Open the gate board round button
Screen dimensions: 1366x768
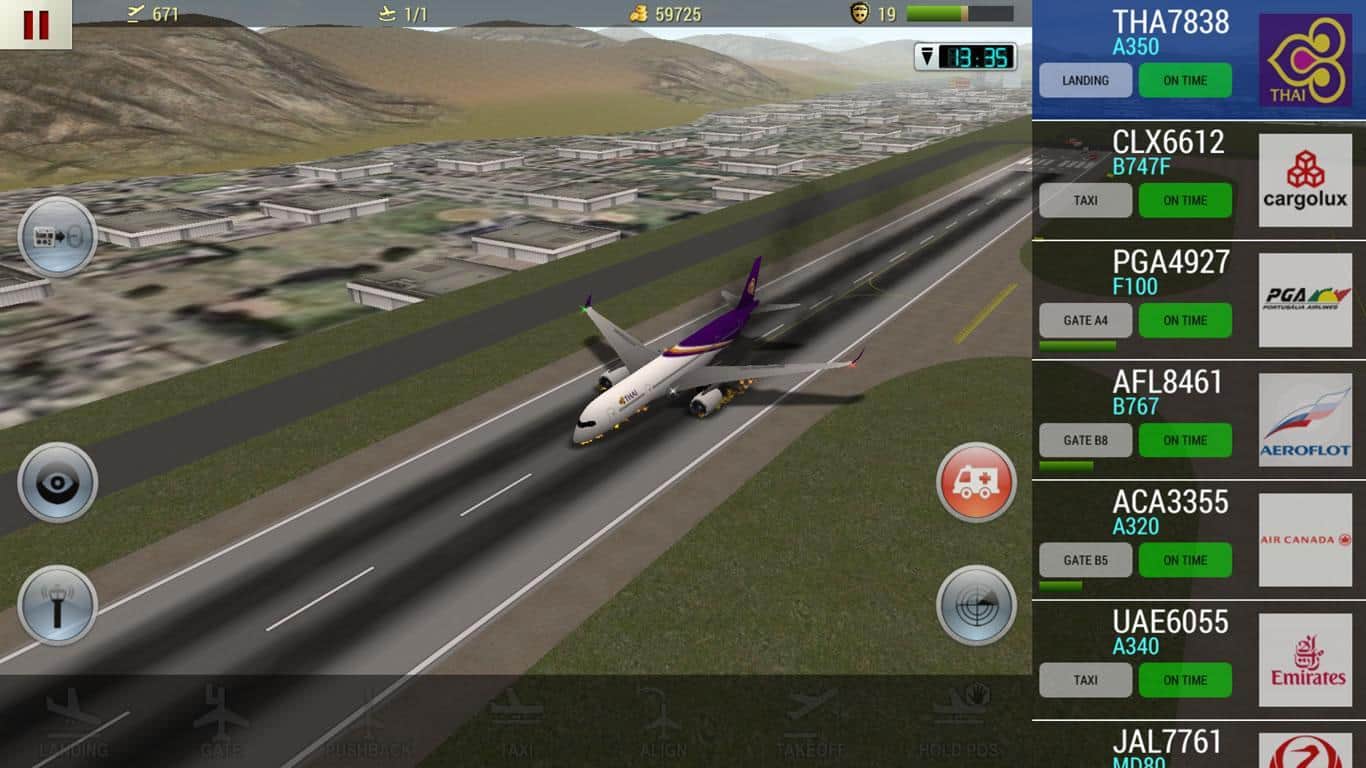57,237
